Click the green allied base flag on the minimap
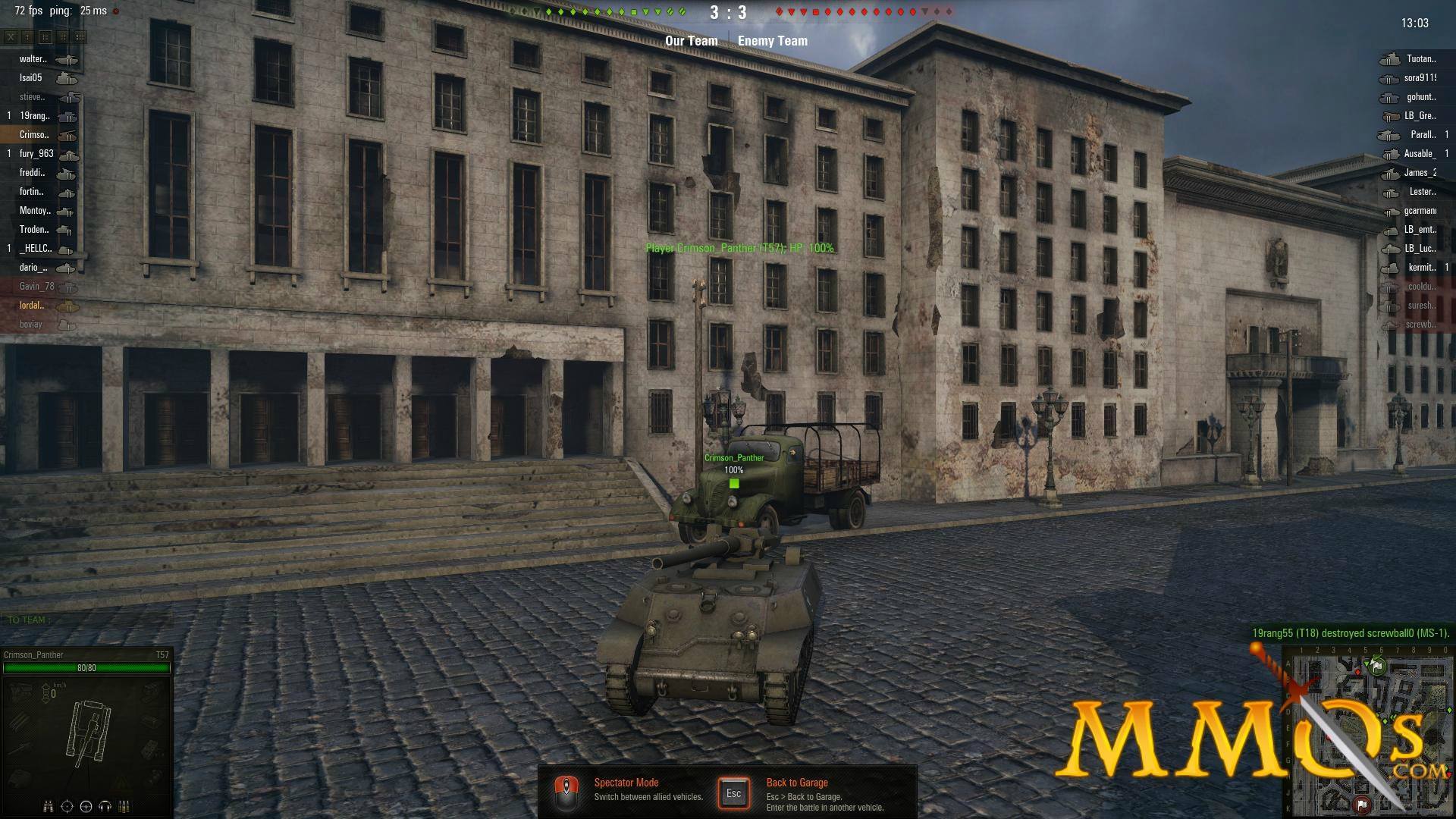The height and width of the screenshot is (819, 1456). tap(1377, 665)
